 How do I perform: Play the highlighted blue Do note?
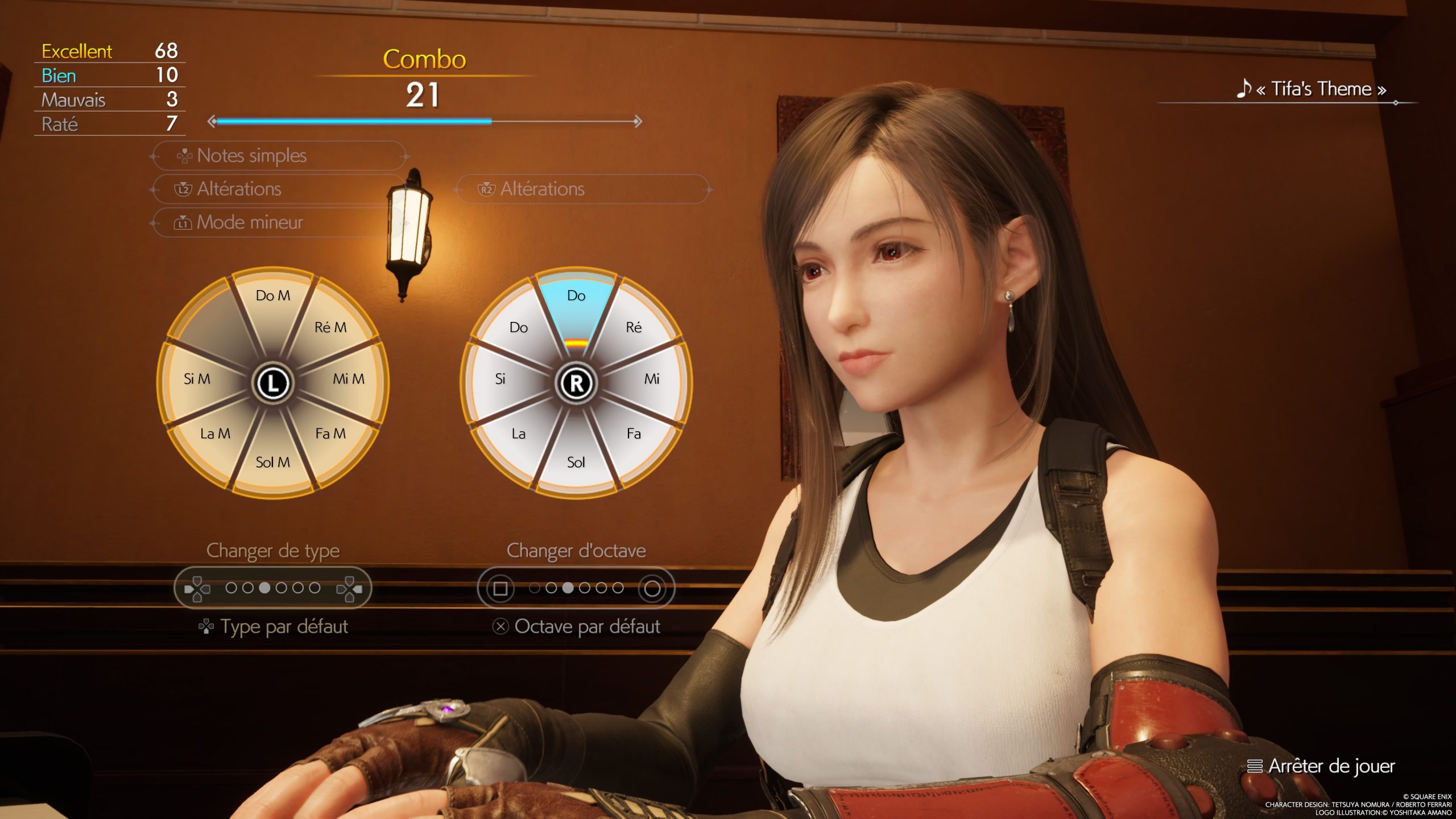[x=576, y=296]
